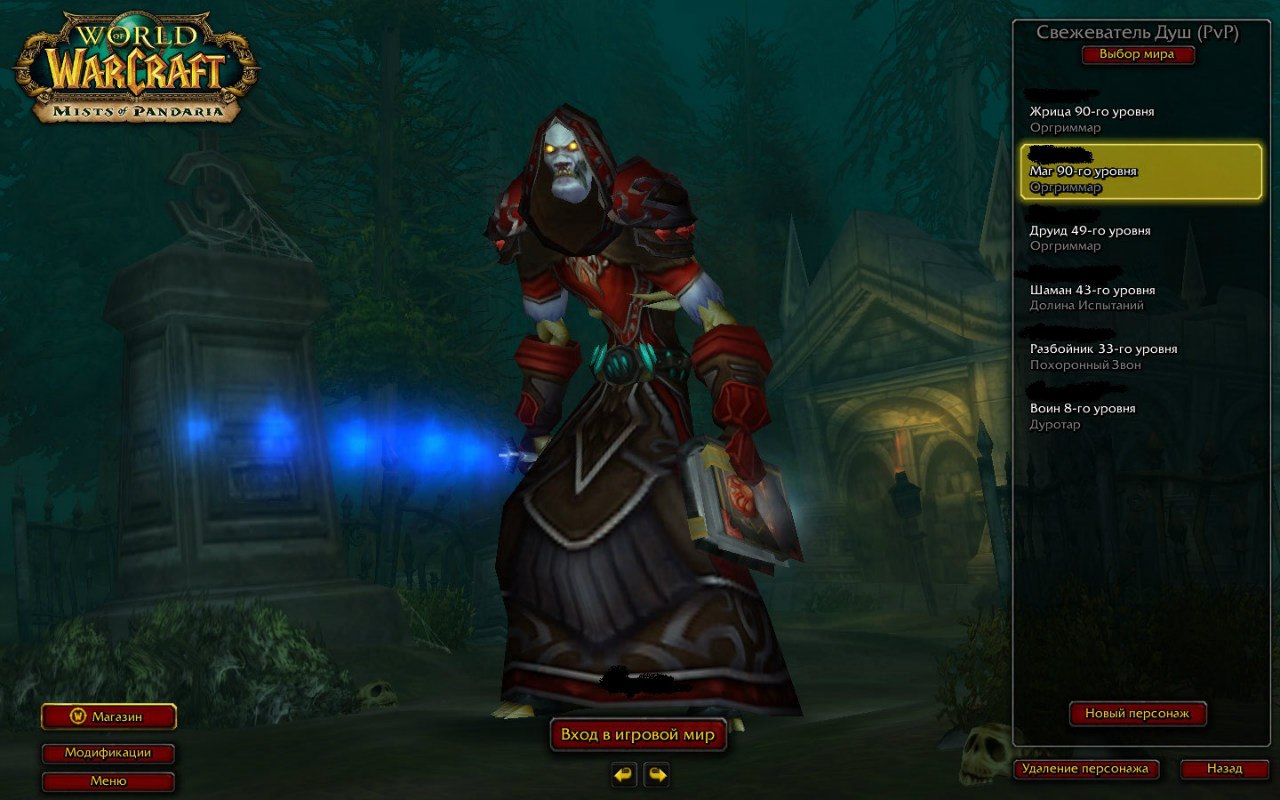Open the Меню options
This screenshot has width=1280, height=800.
click(x=107, y=781)
